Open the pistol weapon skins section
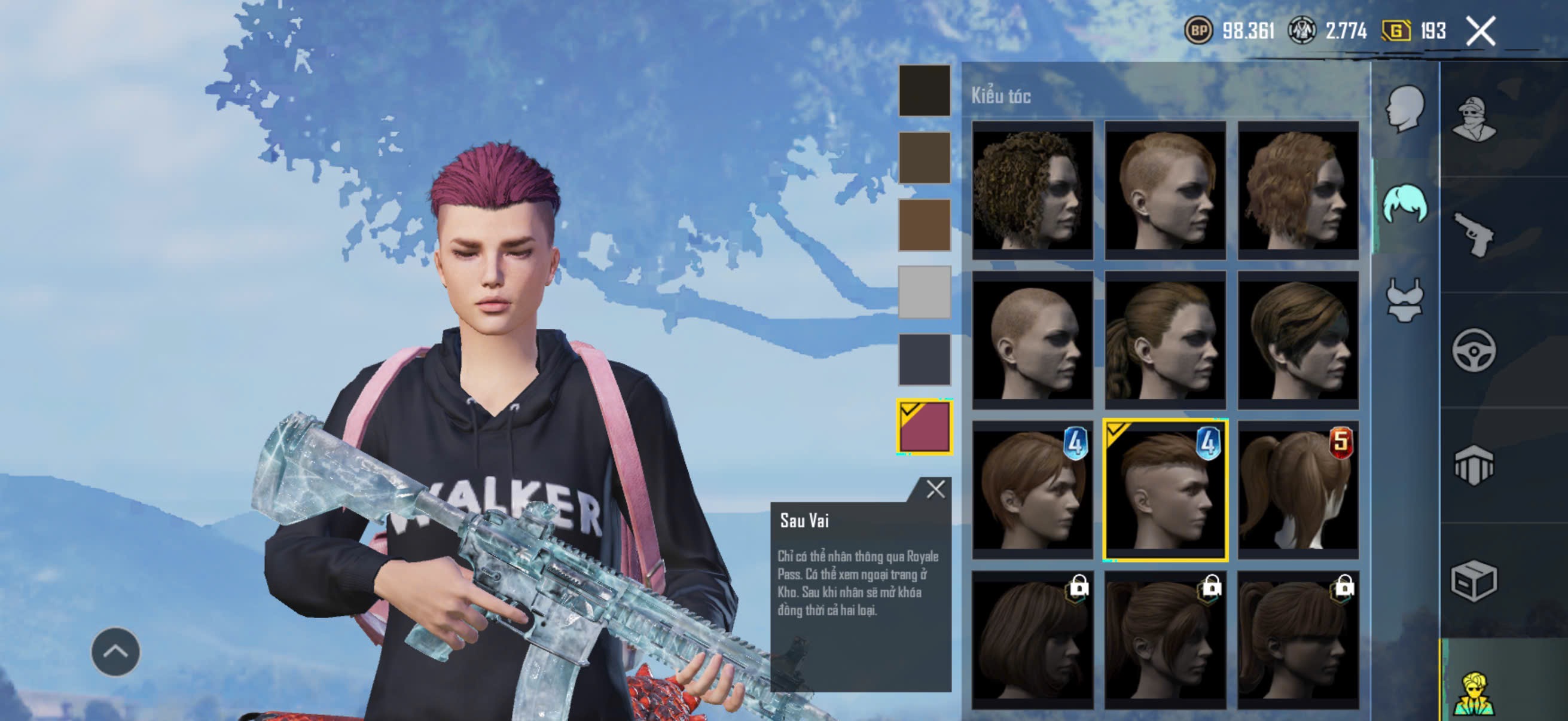Viewport: 1568px width, 721px height. coord(1473,234)
